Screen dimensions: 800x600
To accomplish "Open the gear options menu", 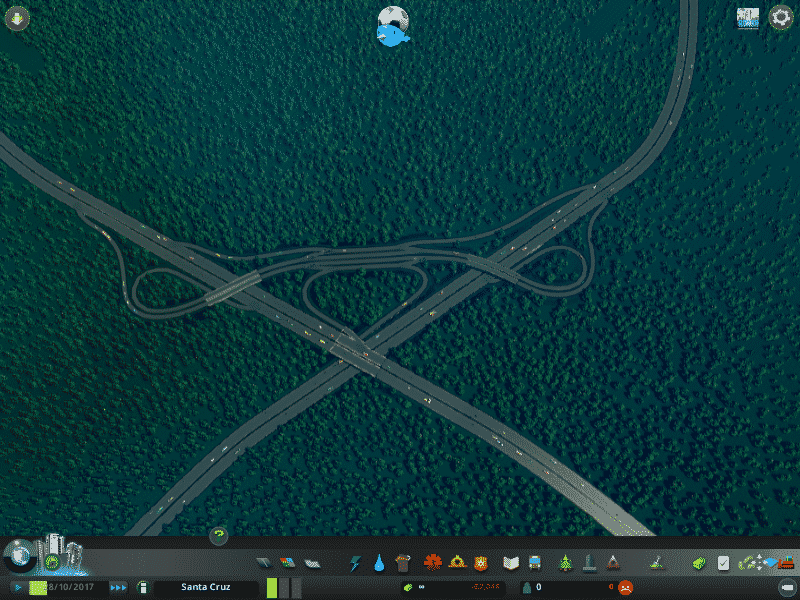I will [x=780, y=18].
